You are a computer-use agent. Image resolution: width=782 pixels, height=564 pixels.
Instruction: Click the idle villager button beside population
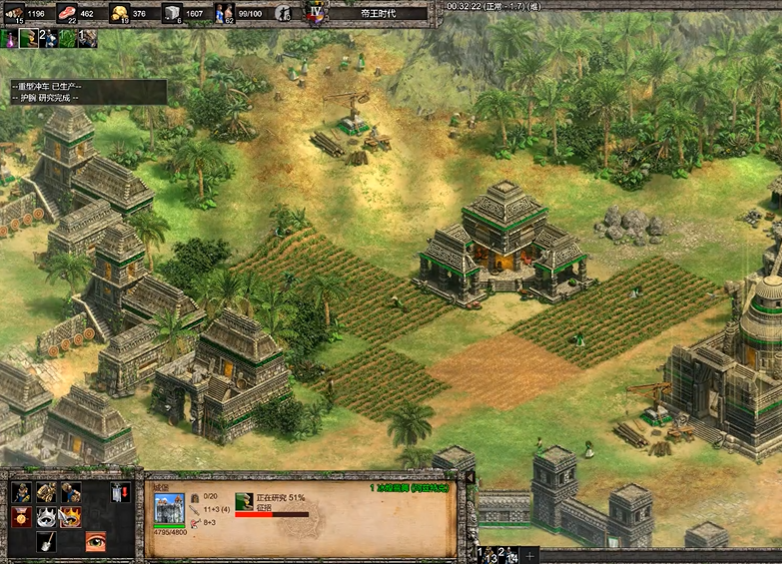coord(283,14)
